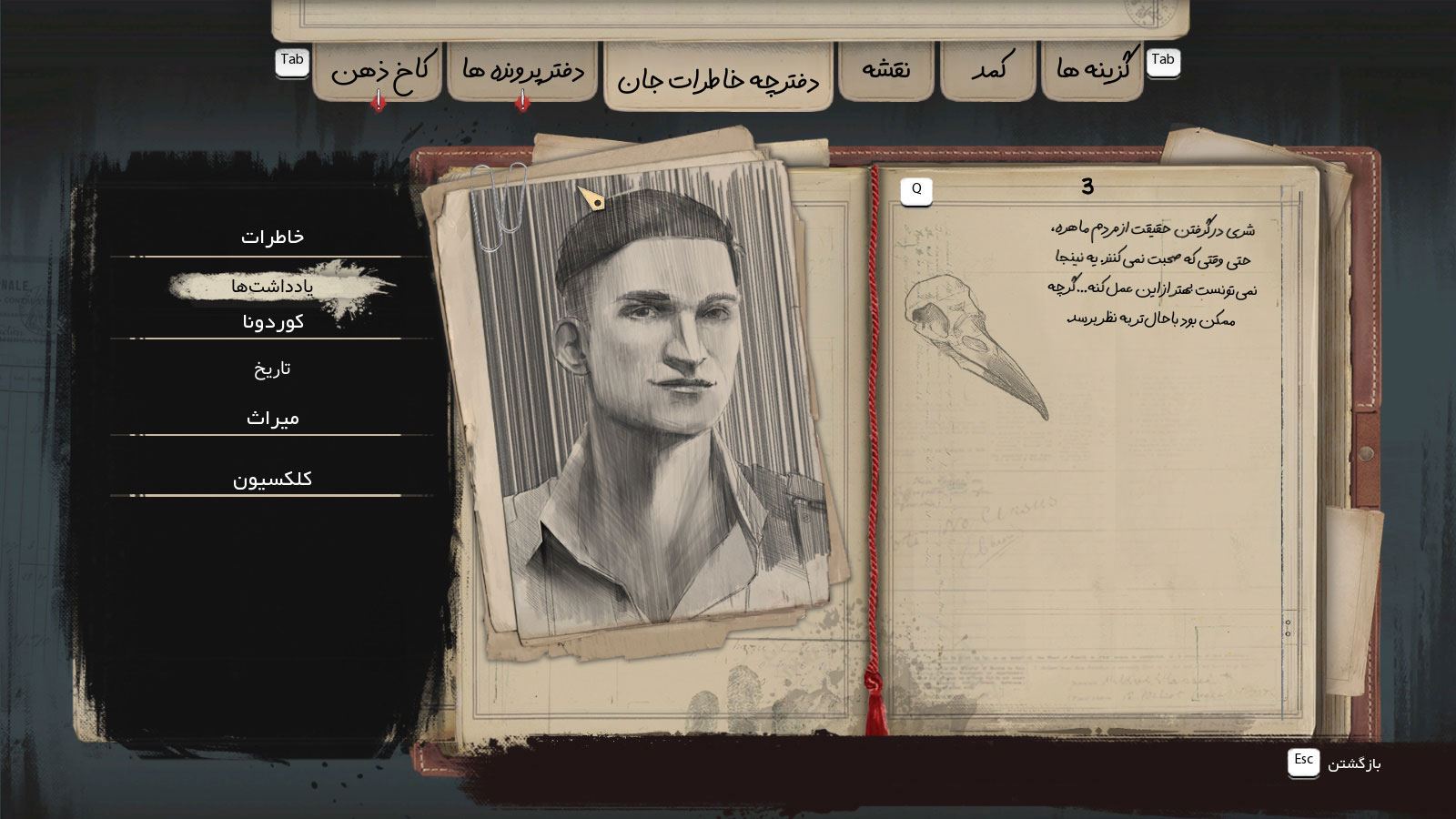This screenshot has height=819, width=1456.
Task: Choose the خاطرات menu entry
Action: (272, 237)
